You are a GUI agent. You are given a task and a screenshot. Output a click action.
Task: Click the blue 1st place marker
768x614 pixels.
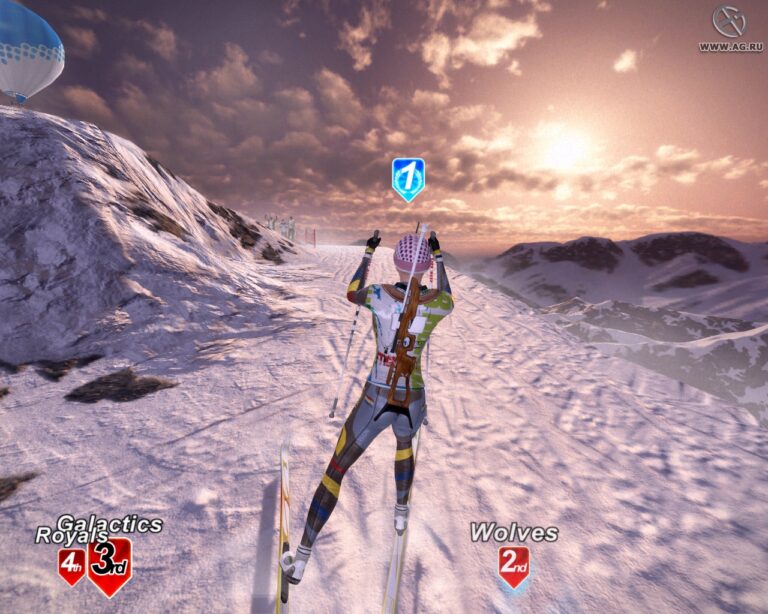408,178
